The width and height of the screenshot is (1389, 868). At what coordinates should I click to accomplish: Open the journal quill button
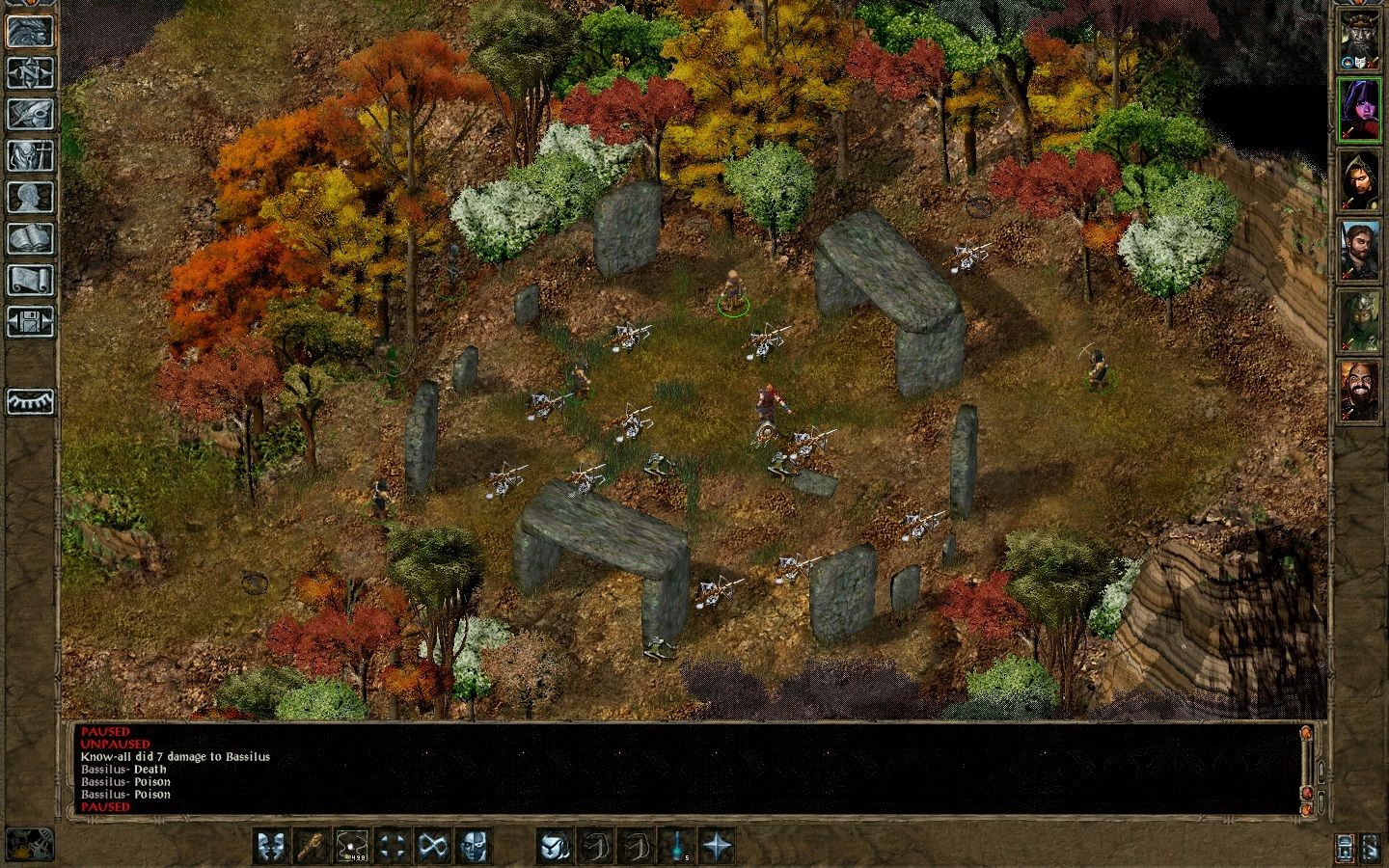pos(31,114)
